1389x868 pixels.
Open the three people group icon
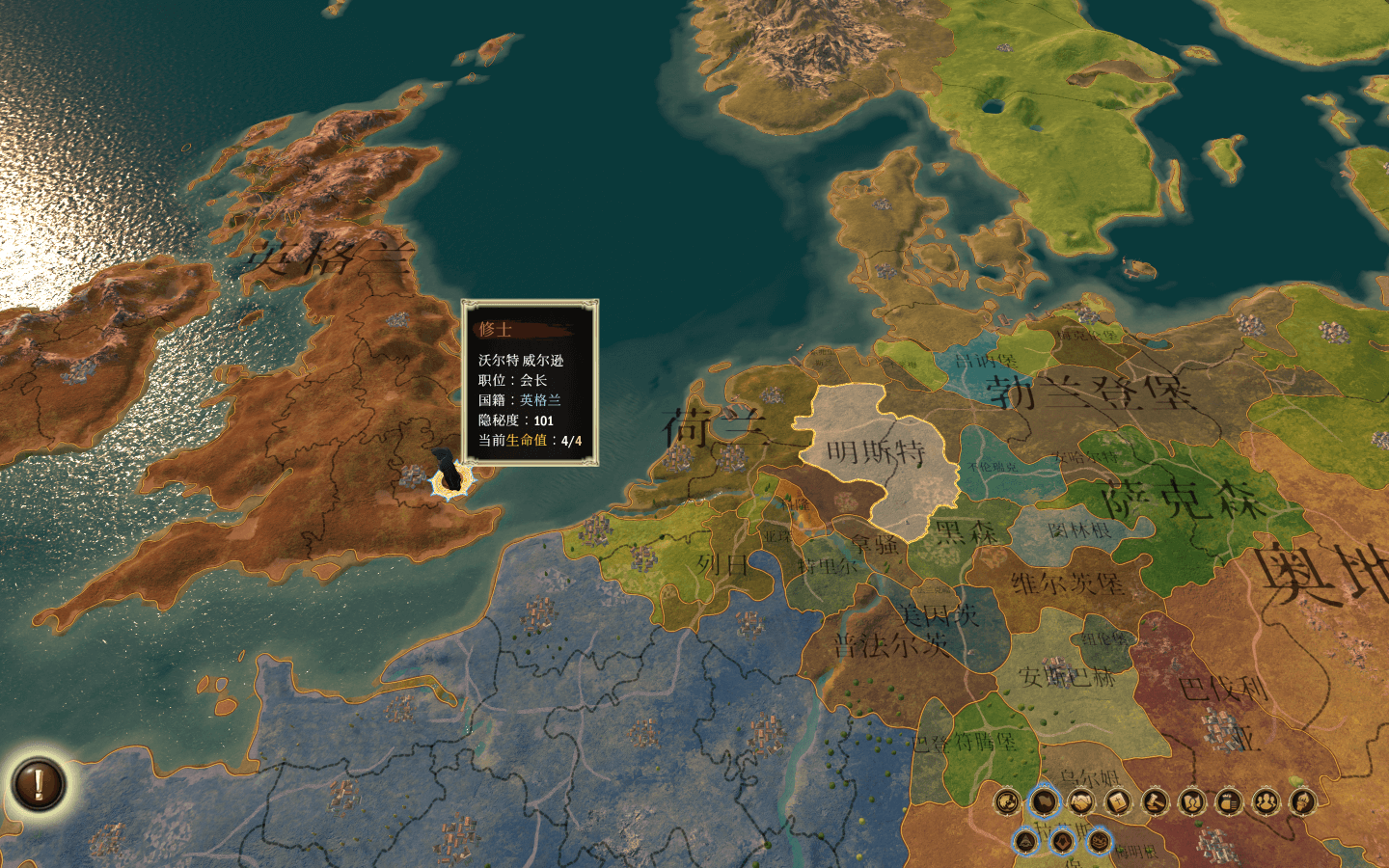[x=1266, y=801]
